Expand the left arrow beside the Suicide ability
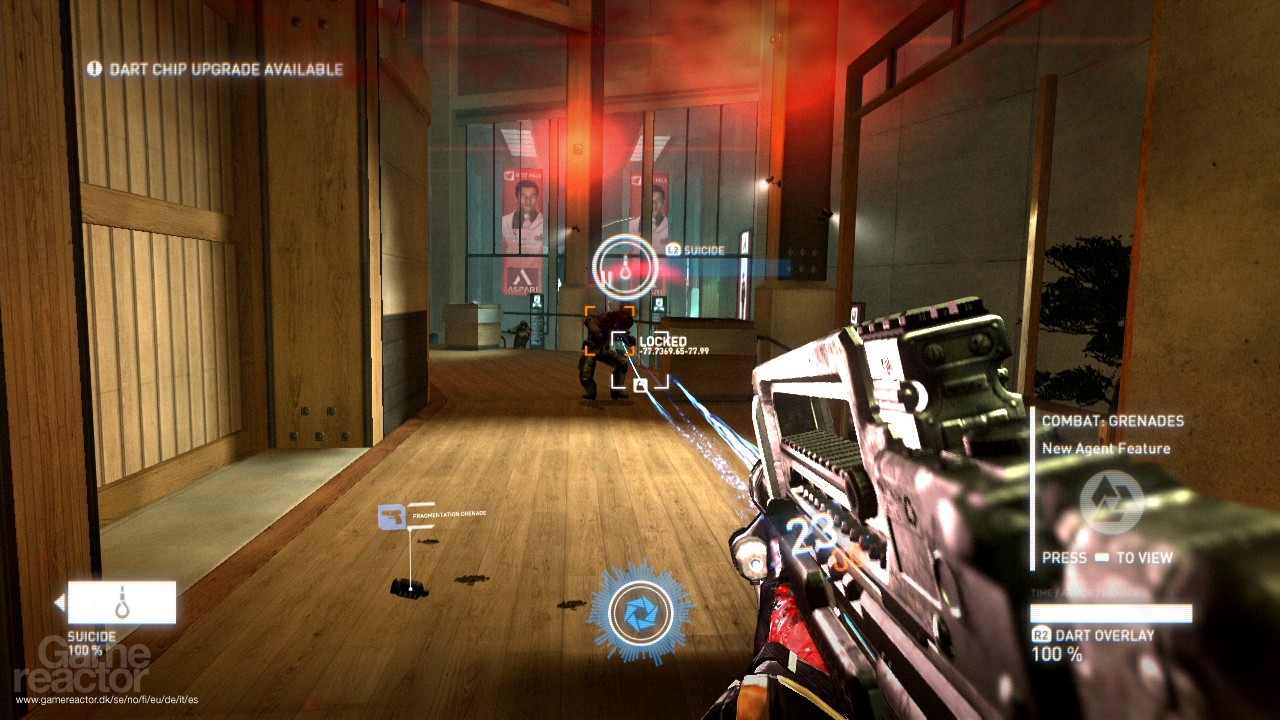This screenshot has width=1280, height=720. [x=61, y=600]
